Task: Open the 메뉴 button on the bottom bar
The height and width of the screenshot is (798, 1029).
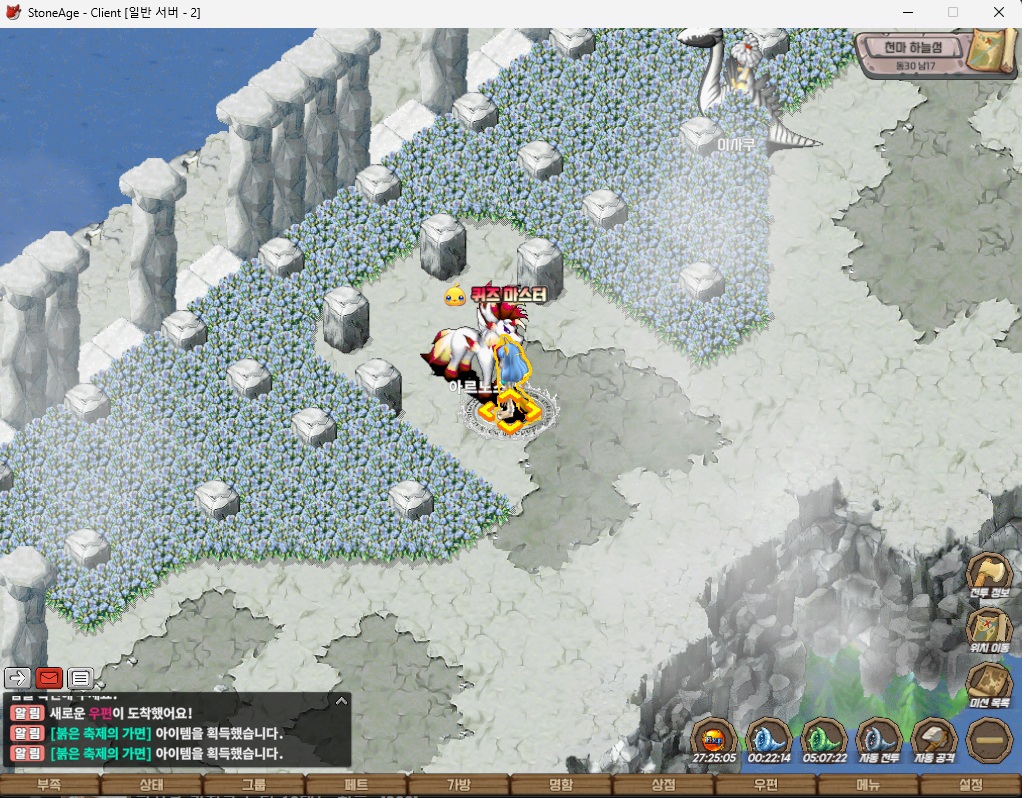Action: [x=868, y=785]
